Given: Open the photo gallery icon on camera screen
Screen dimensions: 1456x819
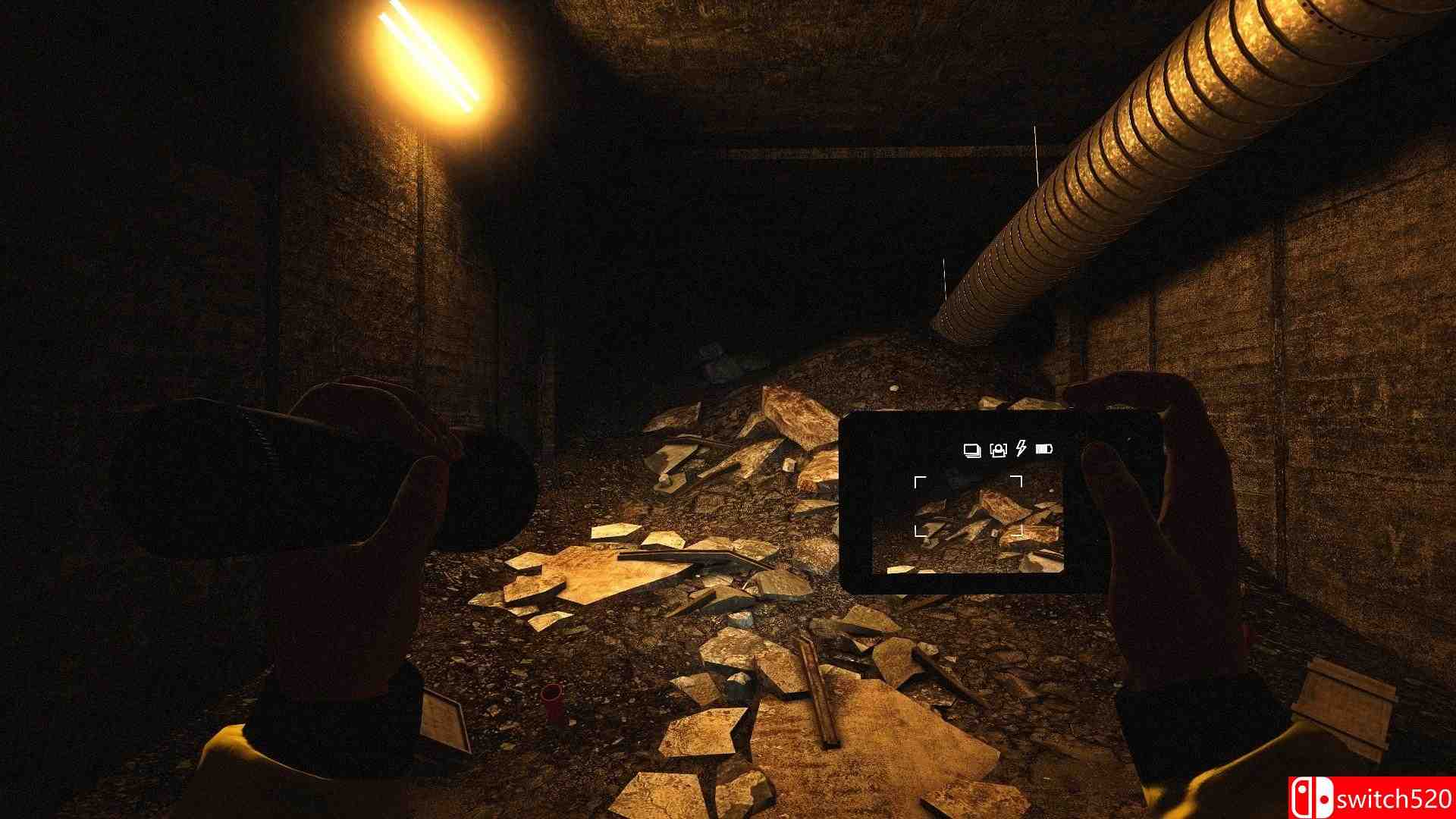Looking at the screenshot, I should 971,450.
